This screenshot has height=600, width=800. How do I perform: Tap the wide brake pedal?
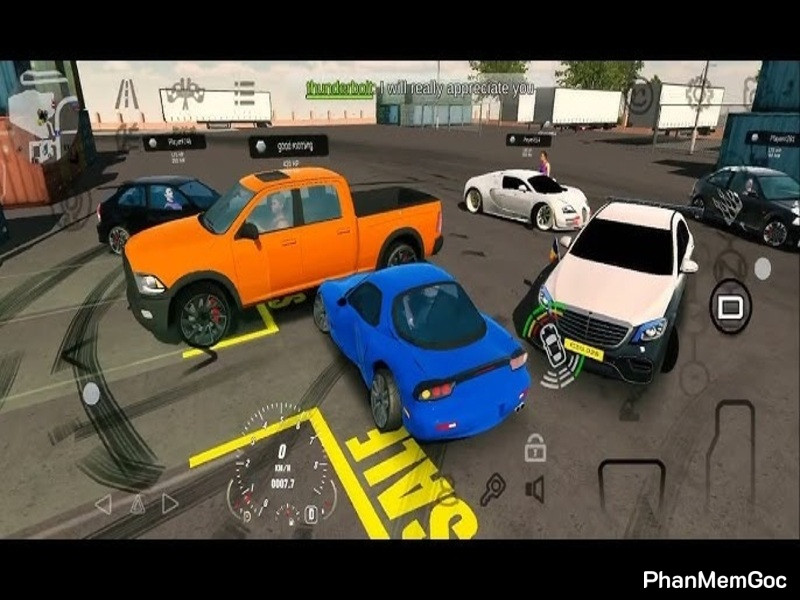click(x=631, y=492)
